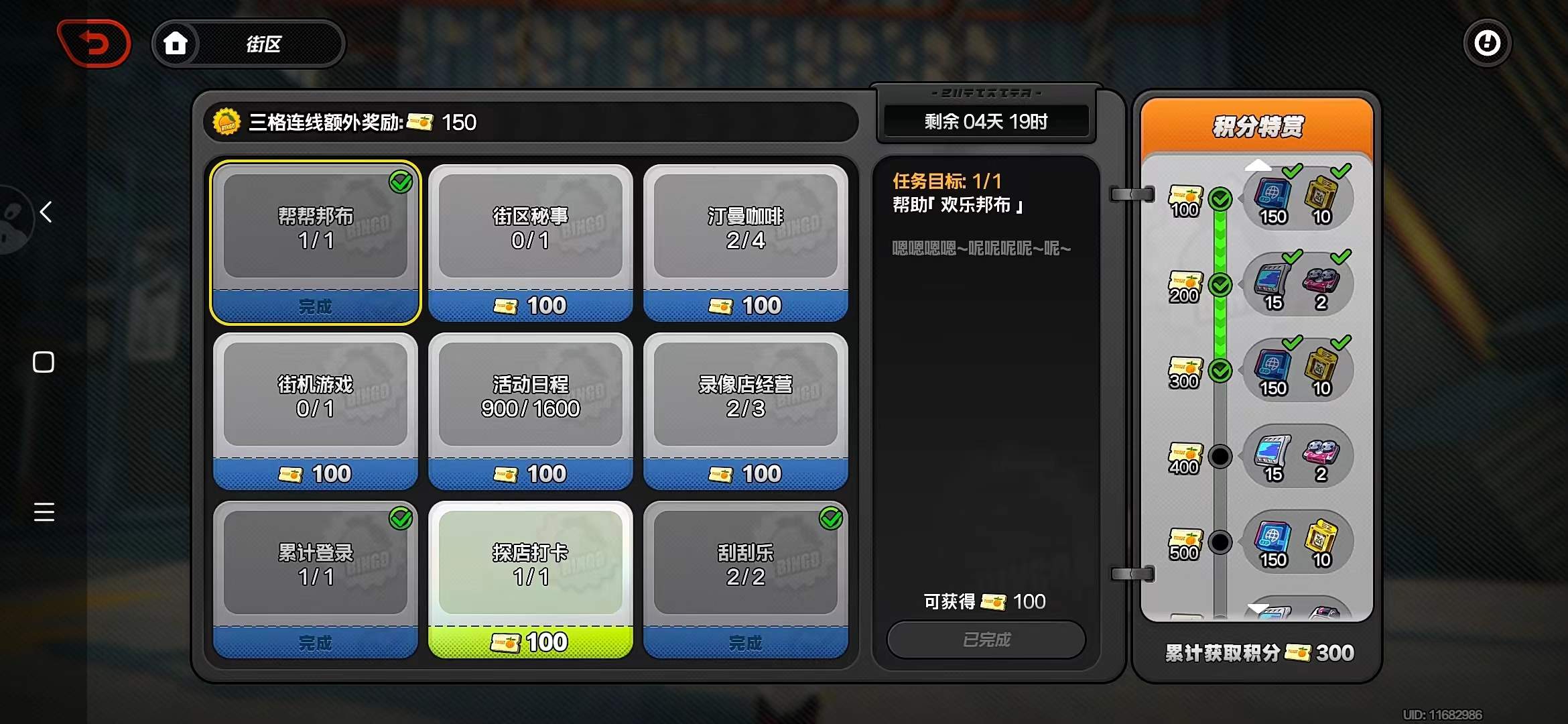
Task: Click the 活动日程 progress card showing 900/1600
Action: (529, 396)
